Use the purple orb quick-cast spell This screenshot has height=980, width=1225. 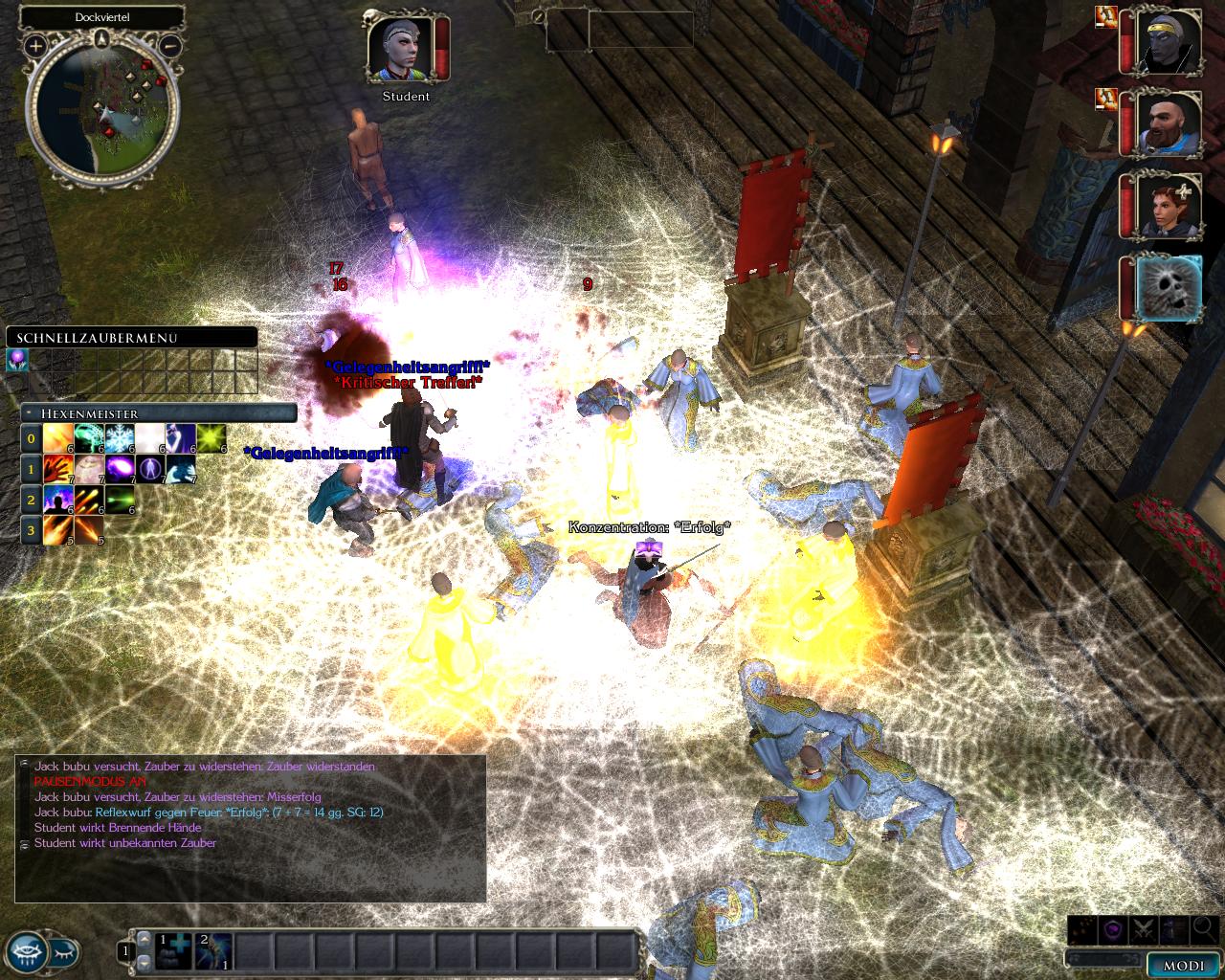[x=17, y=359]
